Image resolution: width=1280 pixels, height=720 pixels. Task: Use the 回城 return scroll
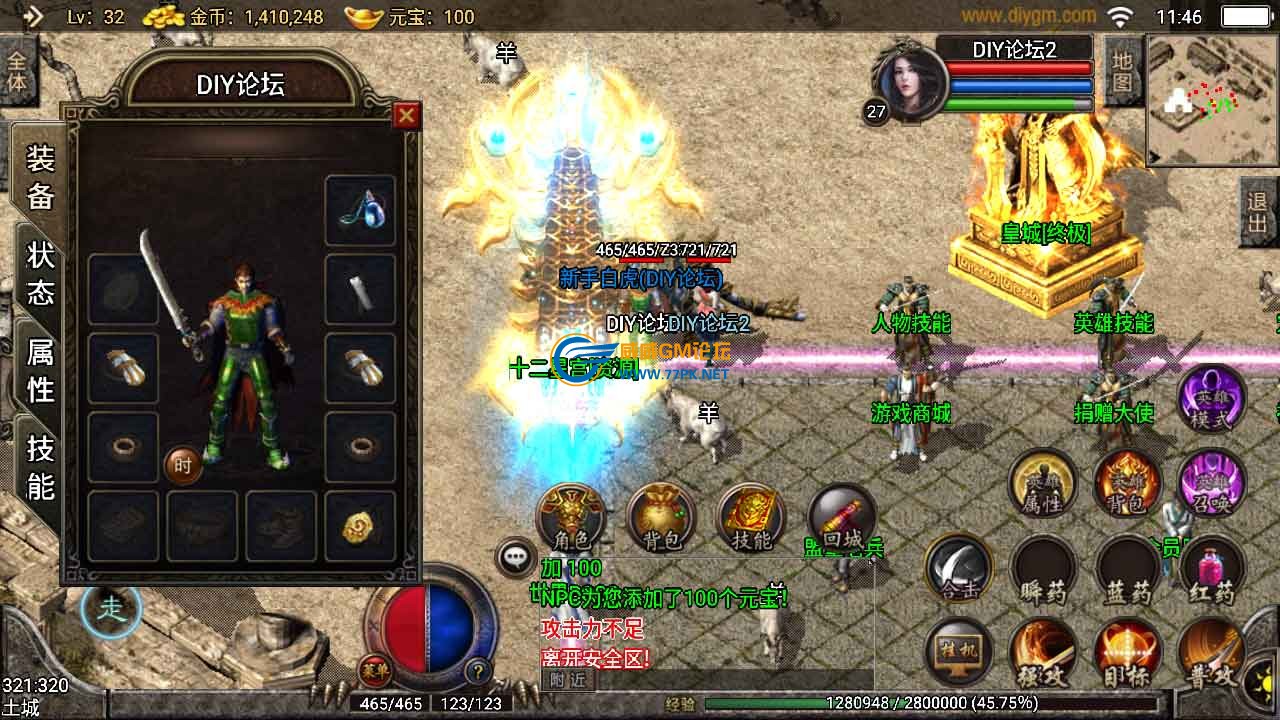pyautogui.click(x=841, y=518)
